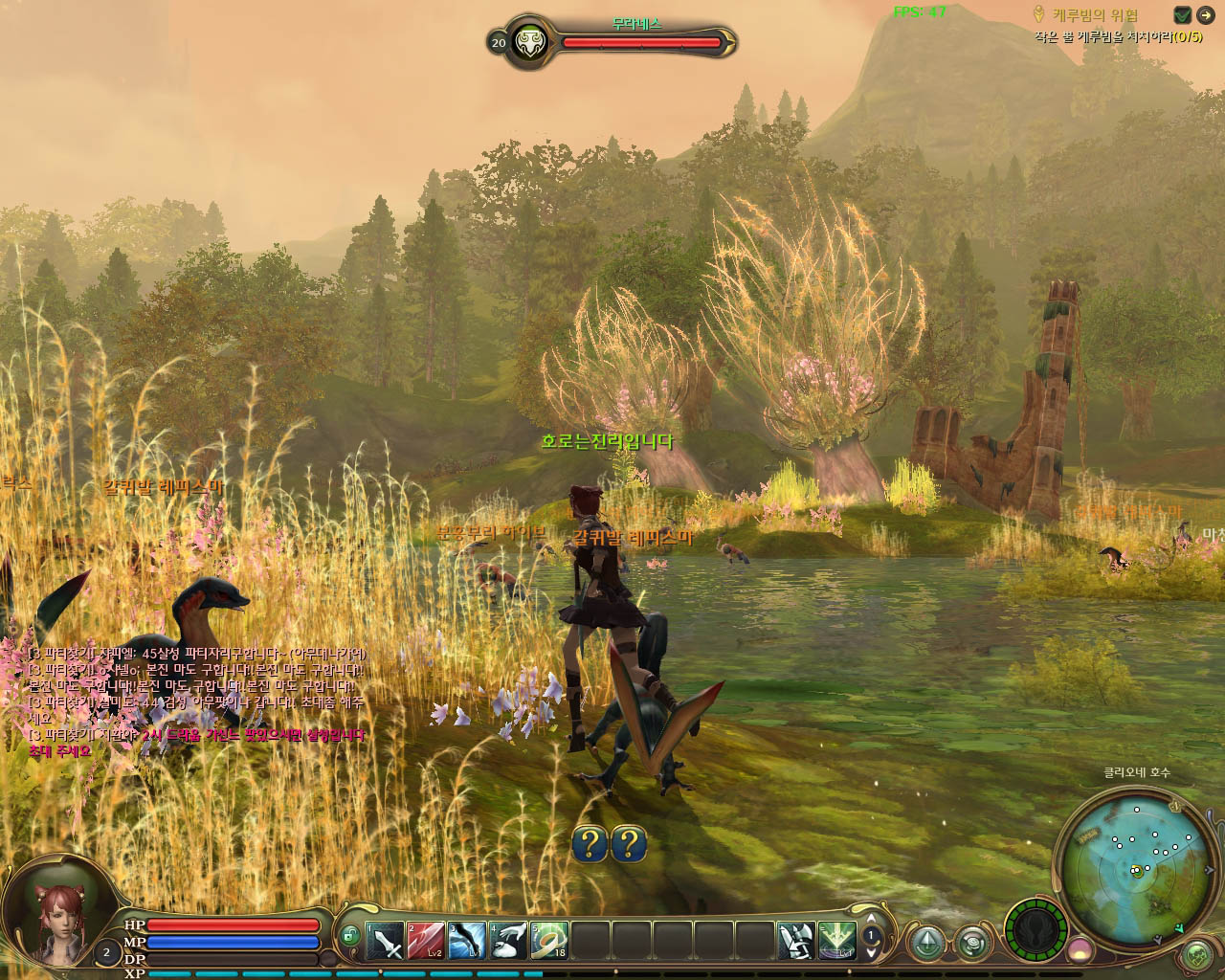1225x980 pixels.
Task: Use the hand gathering skill in slot 4
Action: point(508,941)
